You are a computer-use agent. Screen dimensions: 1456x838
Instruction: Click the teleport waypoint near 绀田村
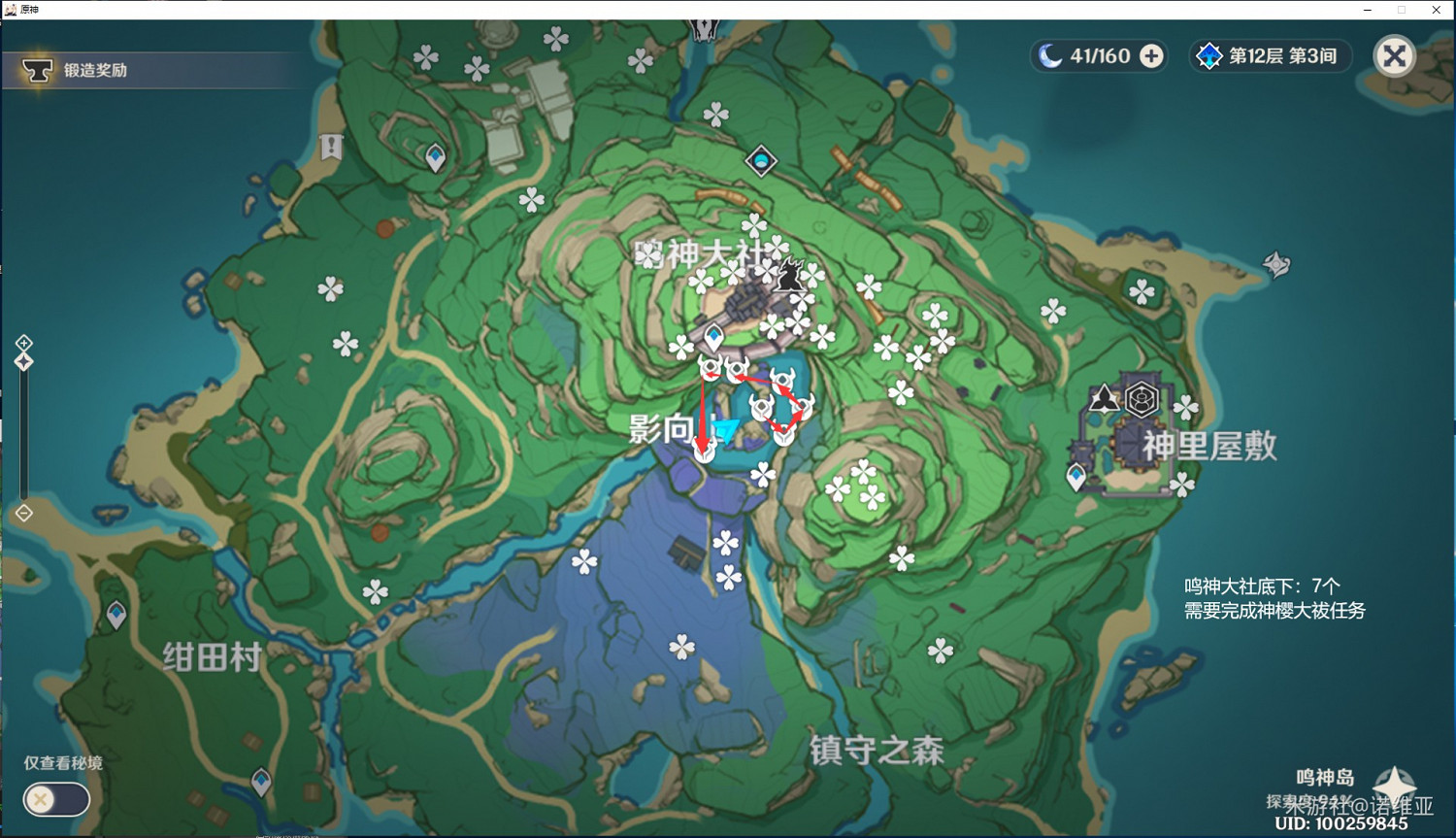coord(116,615)
